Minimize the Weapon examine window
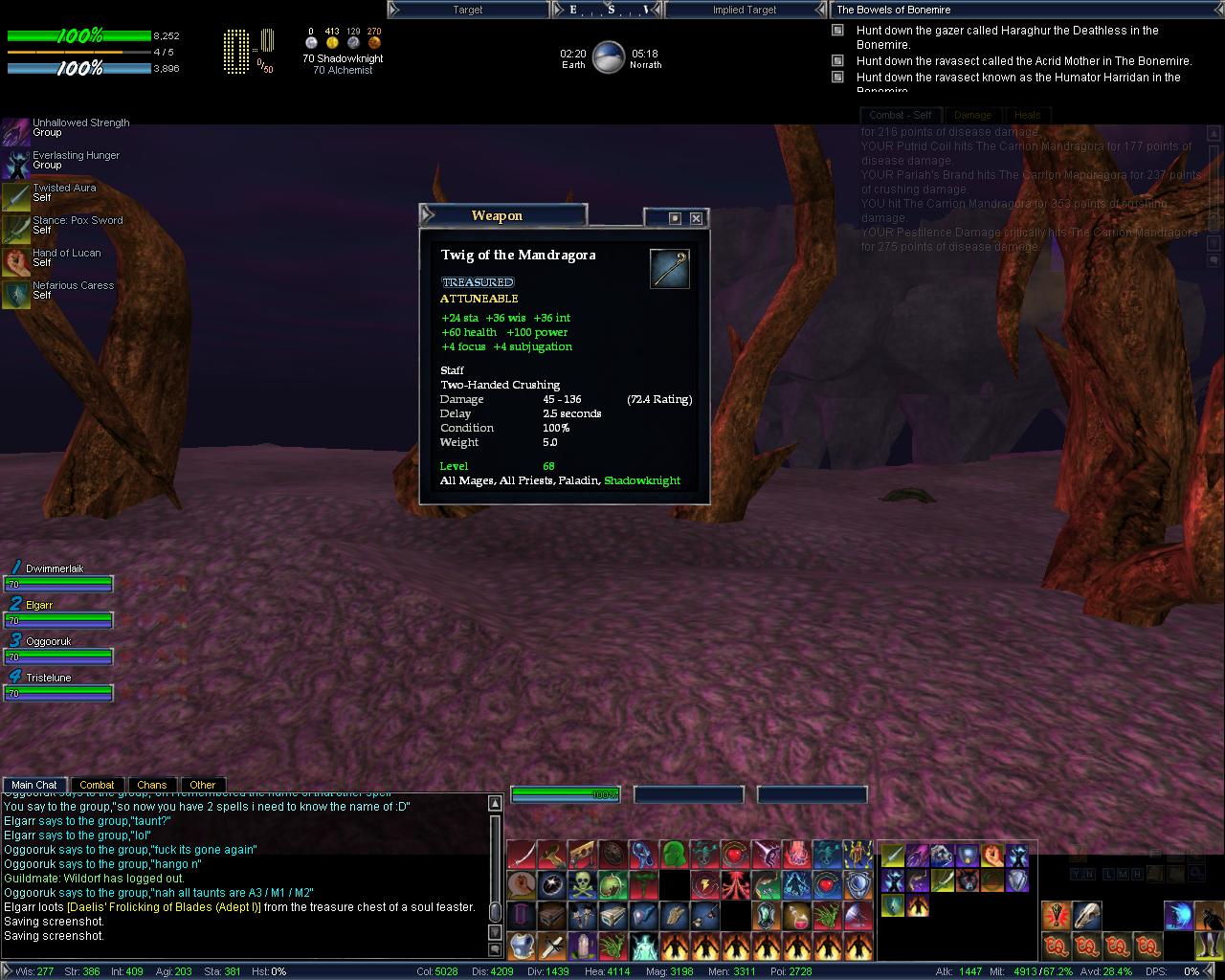The height and width of the screenshot is (980, 1225). (675, 218)
